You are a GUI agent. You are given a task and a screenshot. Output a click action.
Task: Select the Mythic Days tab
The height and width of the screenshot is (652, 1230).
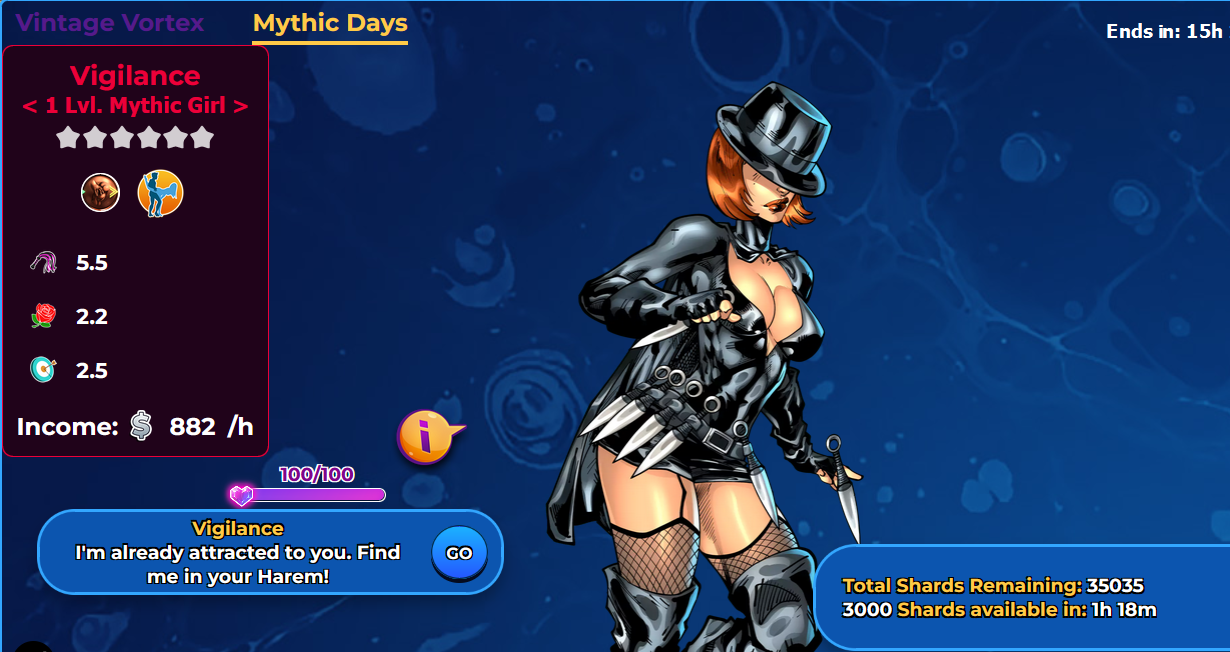330,23
